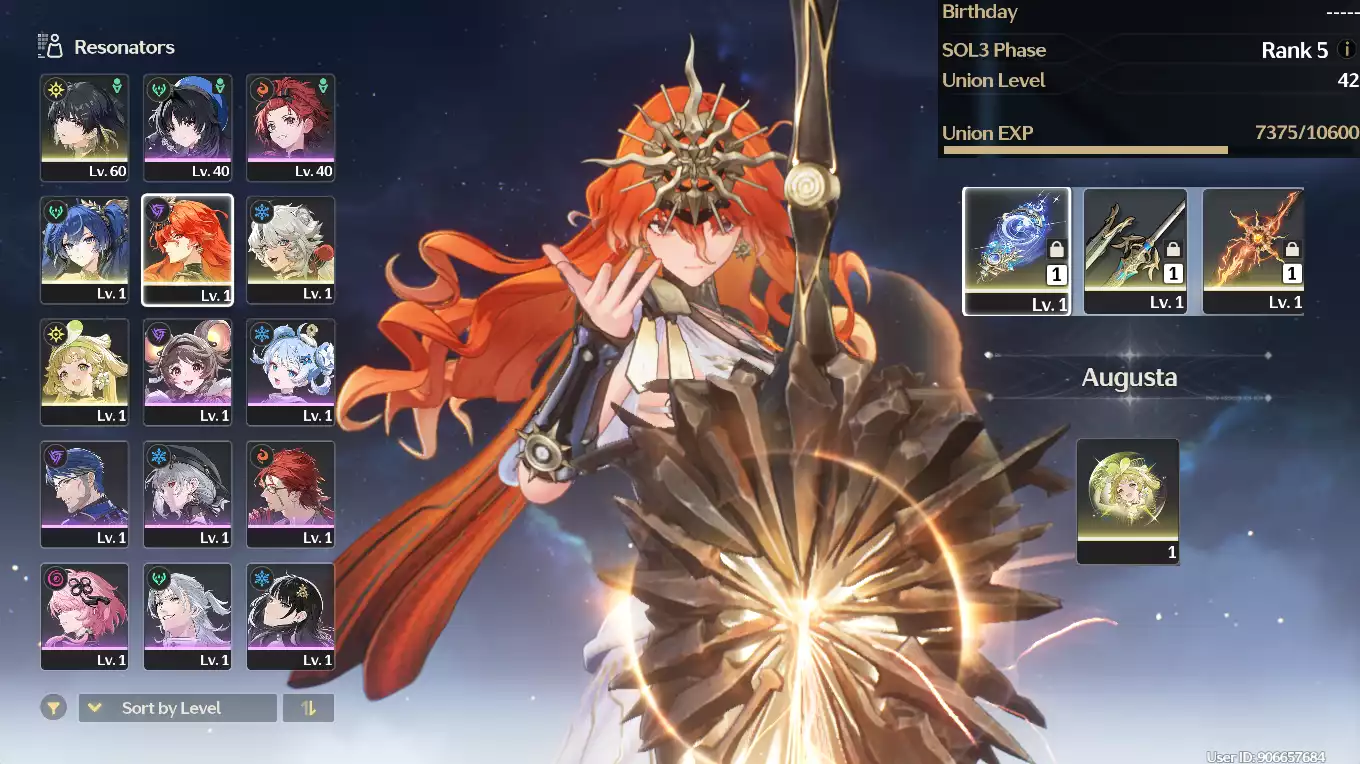Toggle the sort order arrows button

(308, 708)
